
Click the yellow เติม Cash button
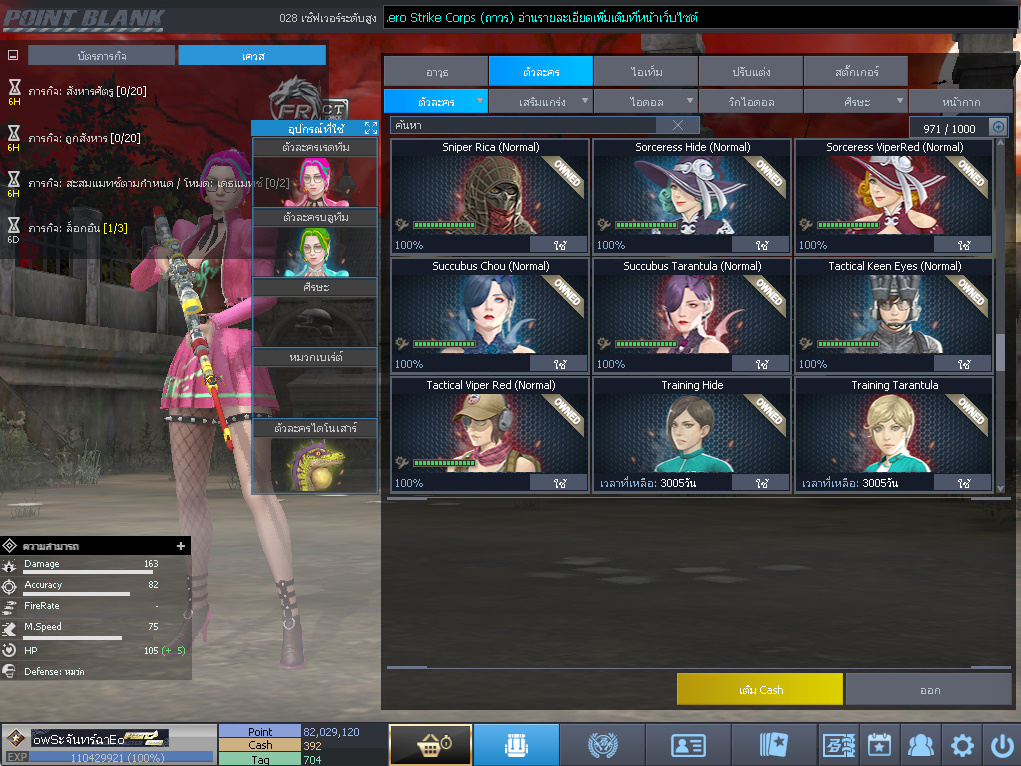[x=759, y=689]
